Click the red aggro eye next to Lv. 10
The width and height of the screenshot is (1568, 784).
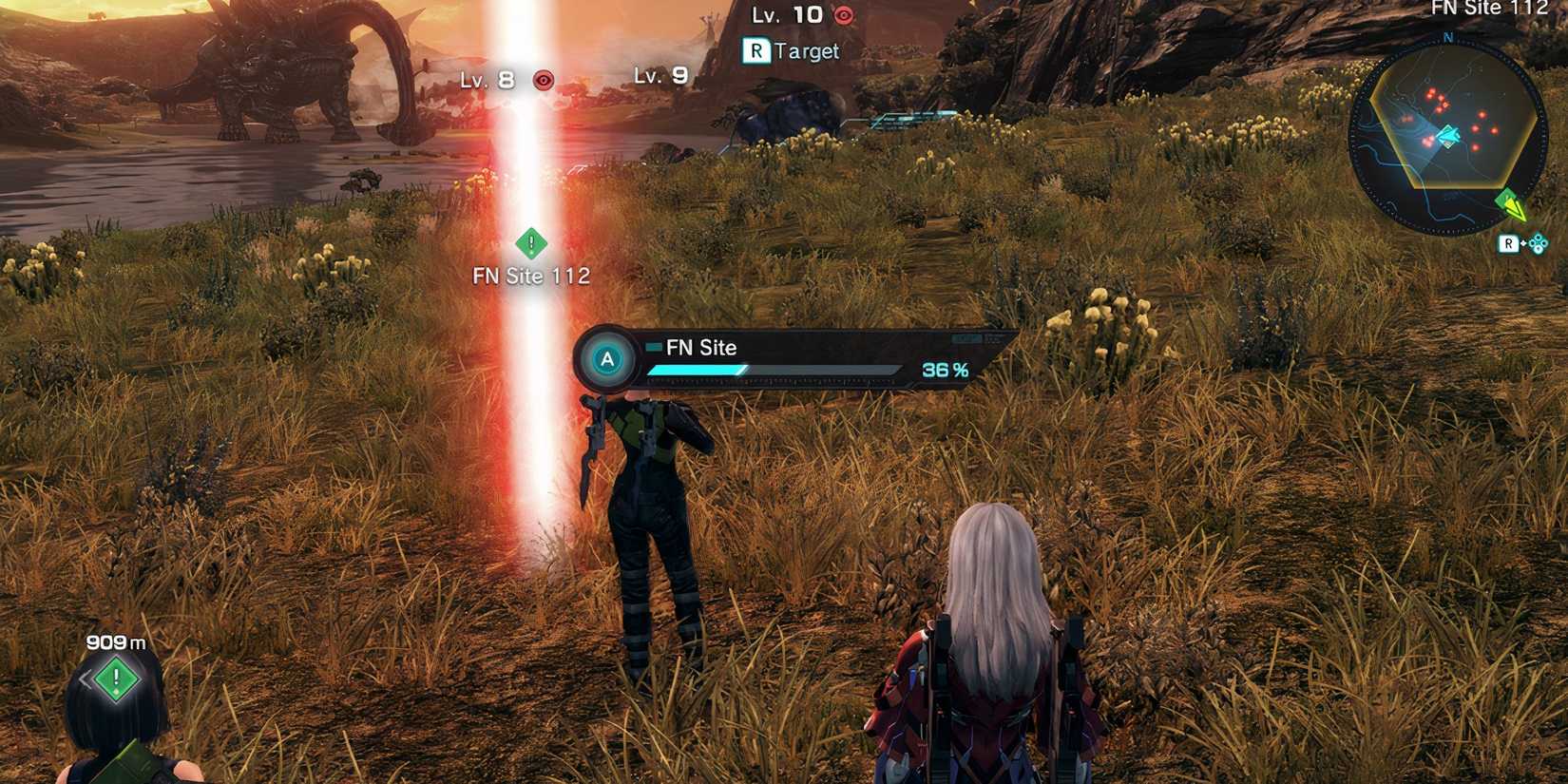click(x=844, y=16)
